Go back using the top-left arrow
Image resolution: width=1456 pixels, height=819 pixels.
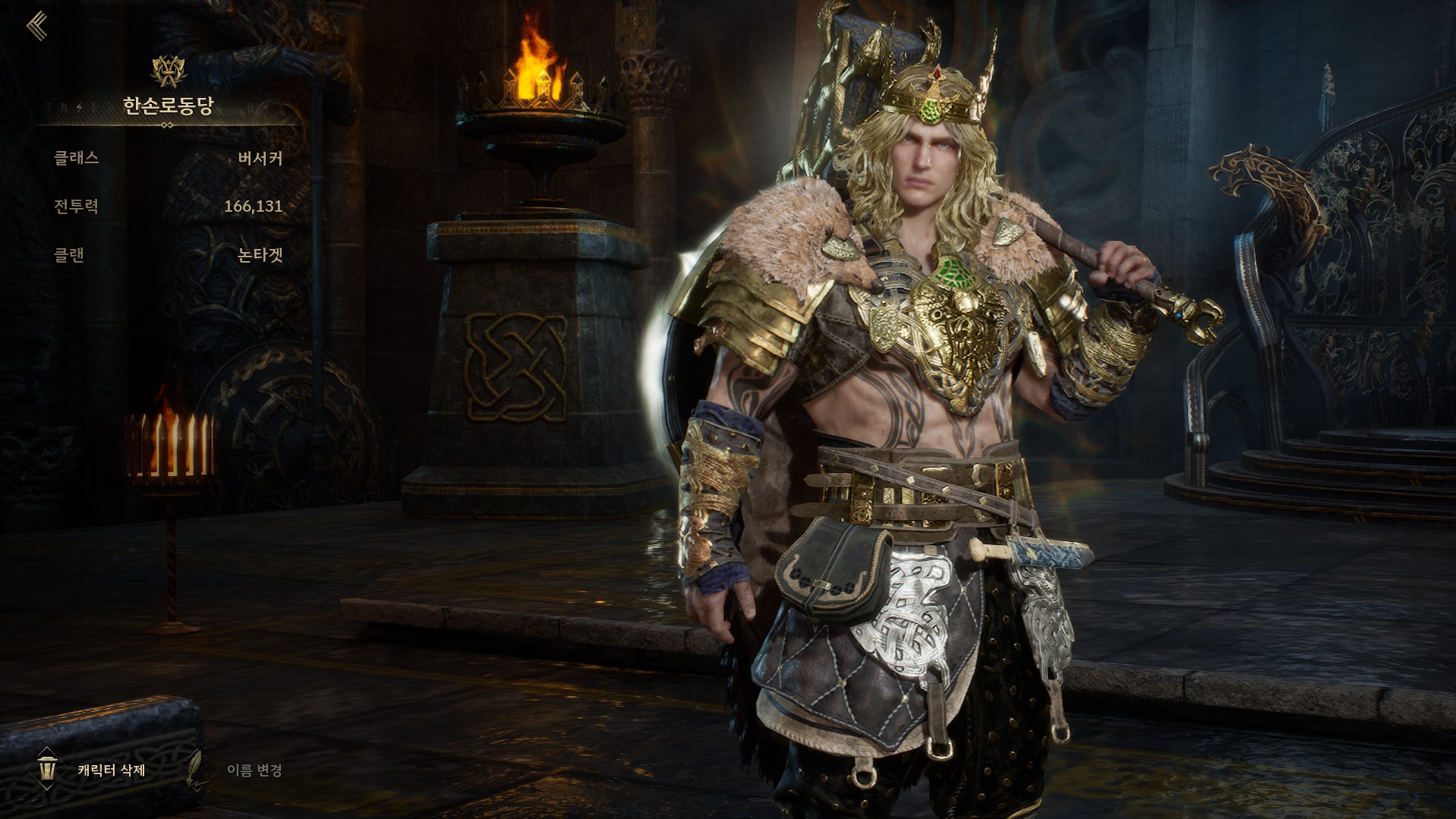(36, 27)
